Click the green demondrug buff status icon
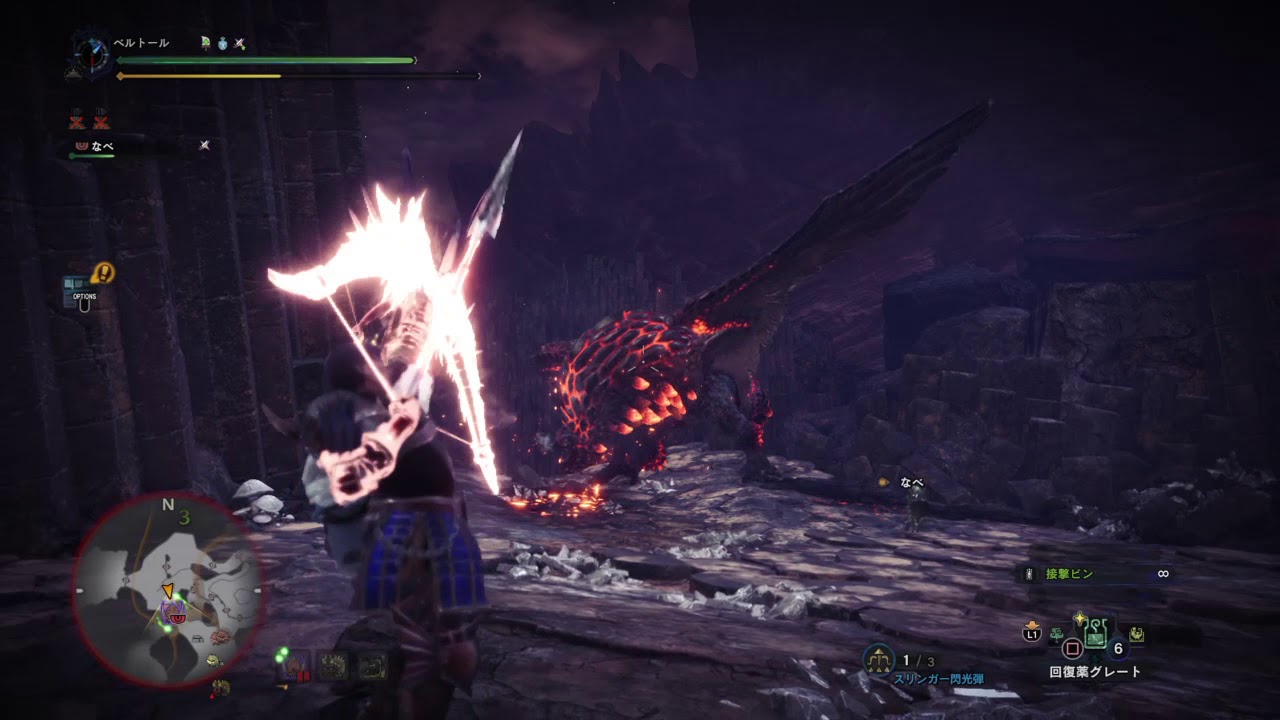1280x720 pixels. (x=205, y=44)
